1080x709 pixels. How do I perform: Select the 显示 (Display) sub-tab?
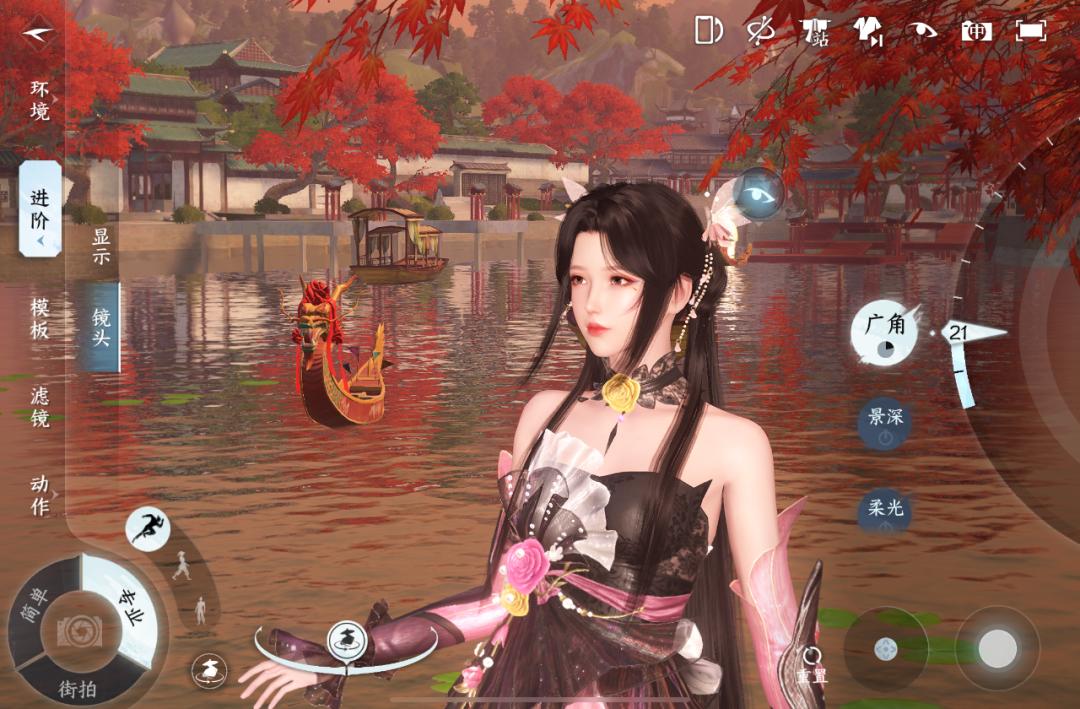pos(101,248)
